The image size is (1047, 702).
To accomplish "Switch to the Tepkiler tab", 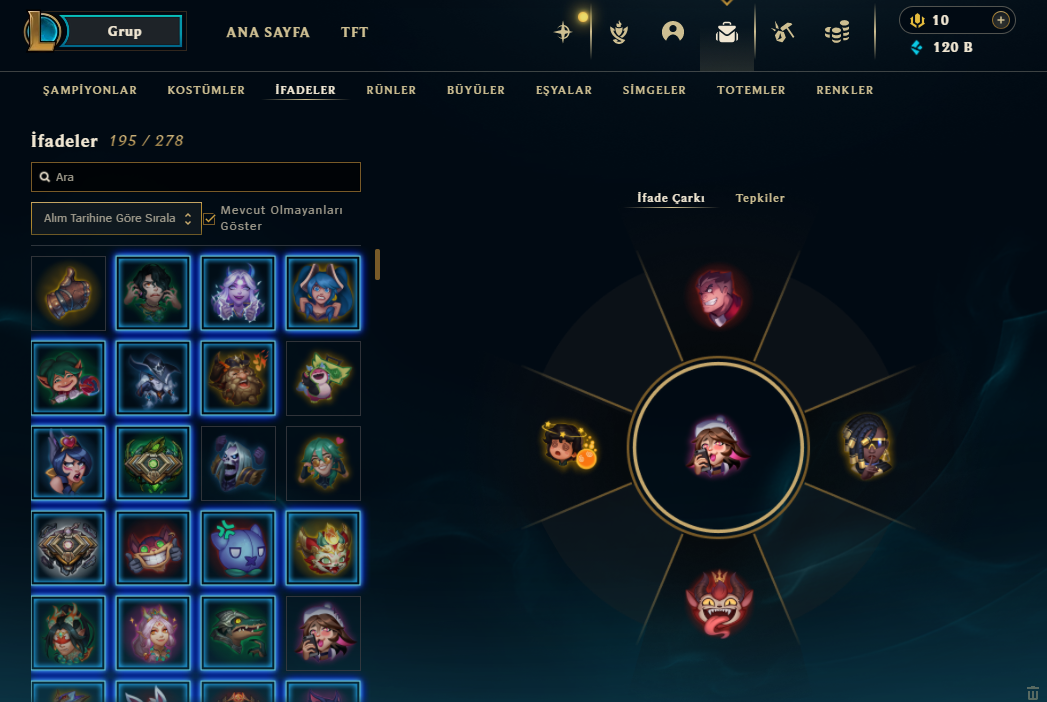I will click(760, 198).
